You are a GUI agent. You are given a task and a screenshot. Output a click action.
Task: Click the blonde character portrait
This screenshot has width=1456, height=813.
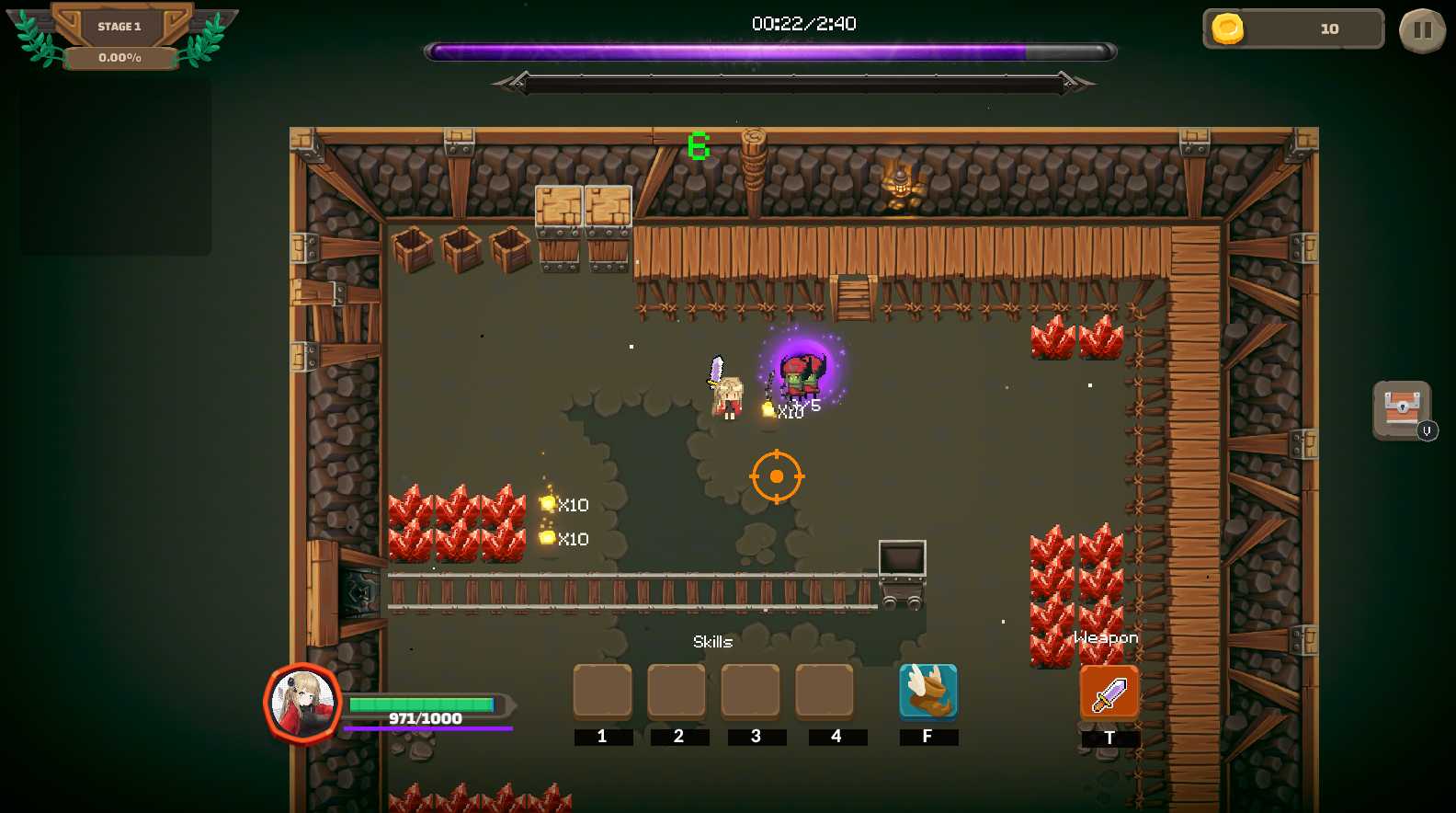point(303,703)
